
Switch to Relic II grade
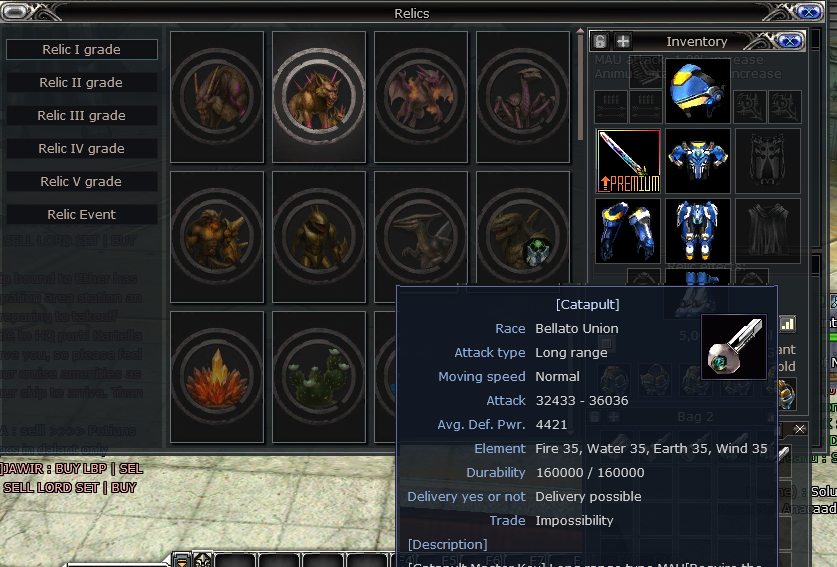tap(81, 82)
